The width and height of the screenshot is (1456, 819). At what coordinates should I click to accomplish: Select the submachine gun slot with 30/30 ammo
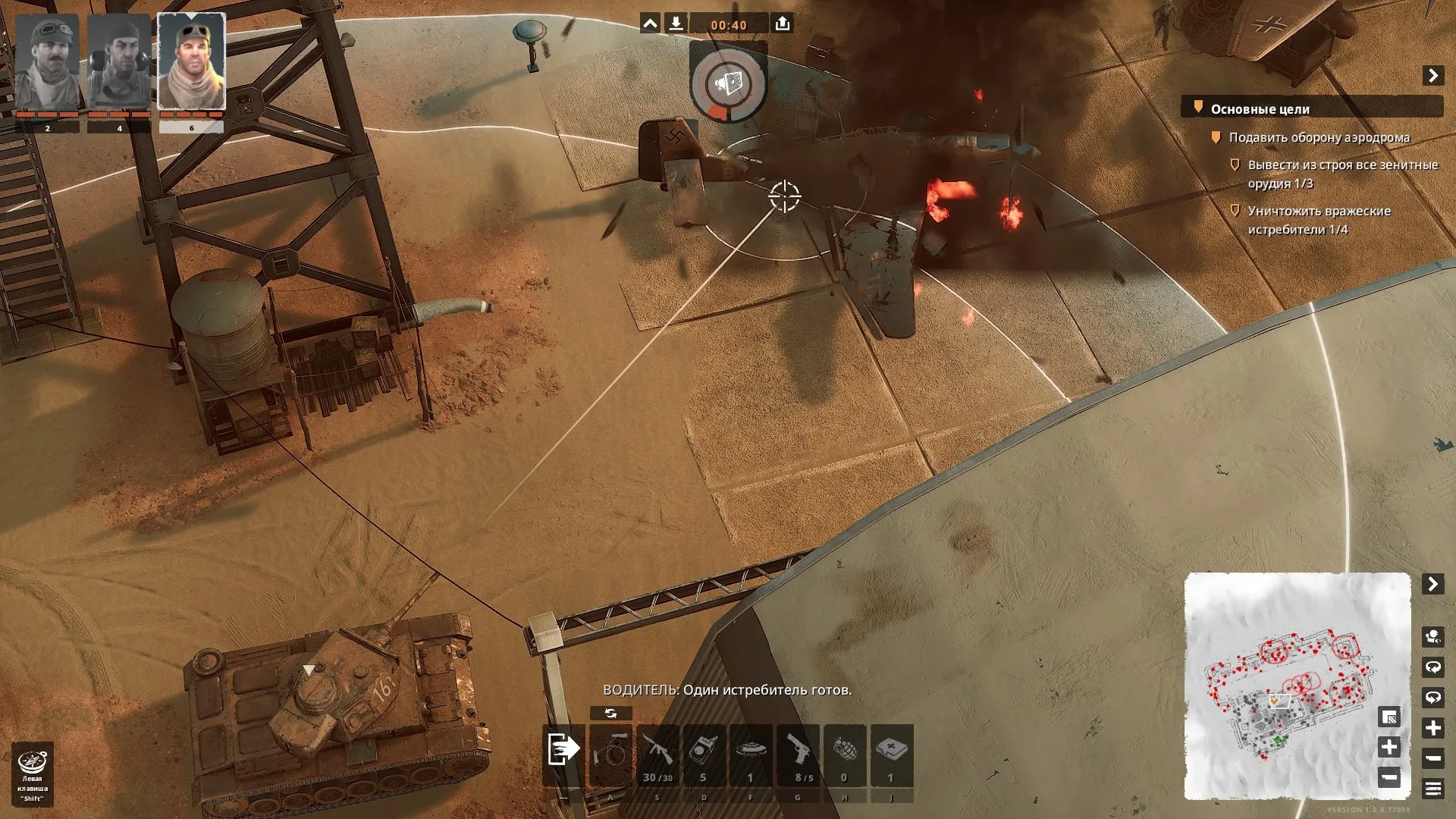(x=657, y=756)
